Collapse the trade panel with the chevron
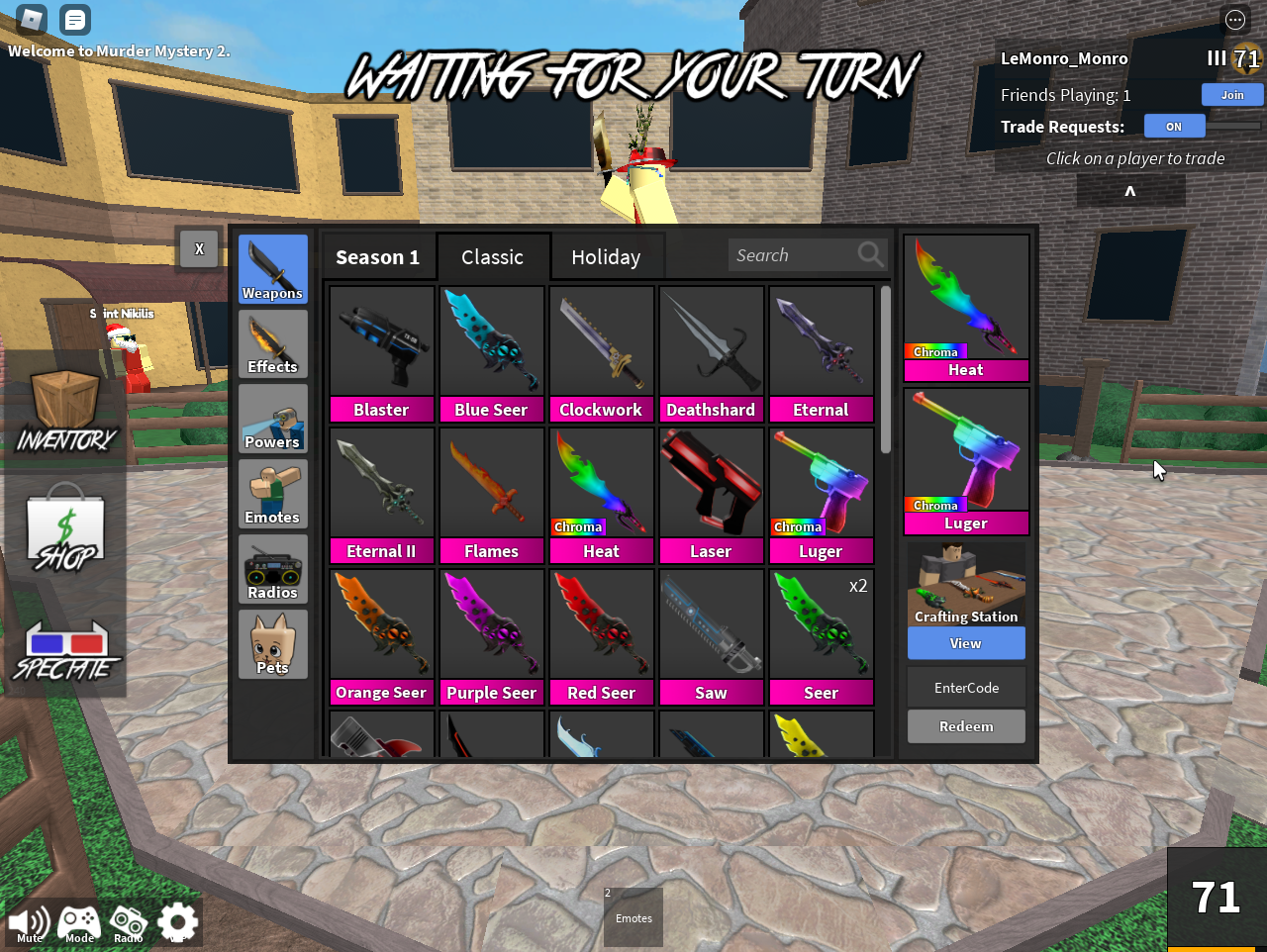This screenshot has height=952, width=1267. [1129, 190]
